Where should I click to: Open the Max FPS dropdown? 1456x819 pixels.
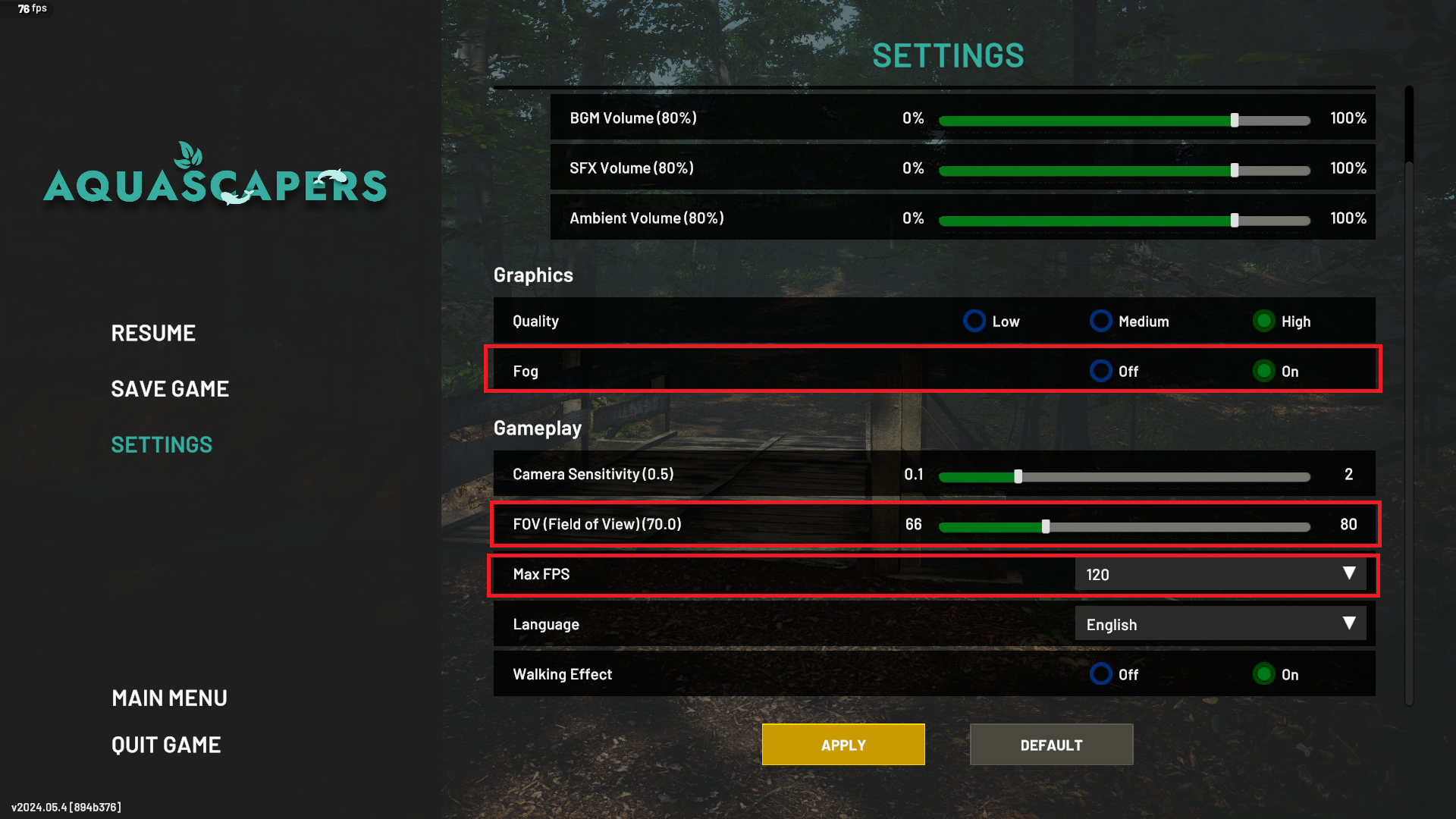click(1219, 574)
